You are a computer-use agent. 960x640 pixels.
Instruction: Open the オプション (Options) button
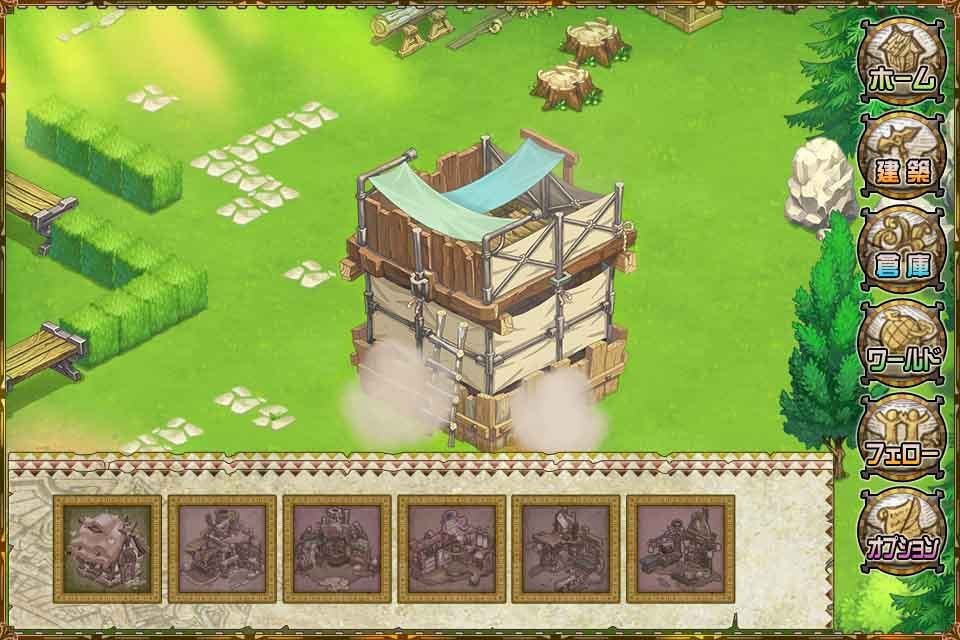point(901,531)
